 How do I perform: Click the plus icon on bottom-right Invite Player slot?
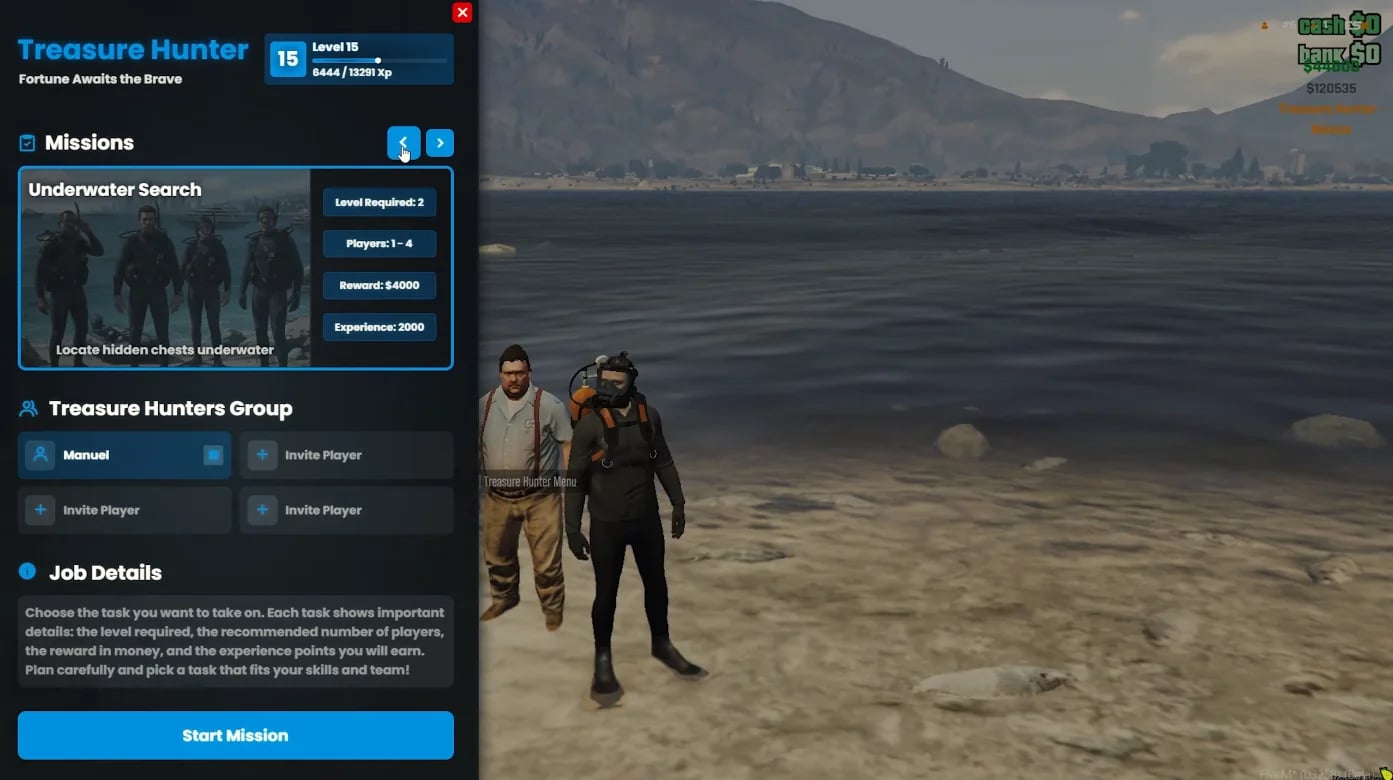point(262,510)
